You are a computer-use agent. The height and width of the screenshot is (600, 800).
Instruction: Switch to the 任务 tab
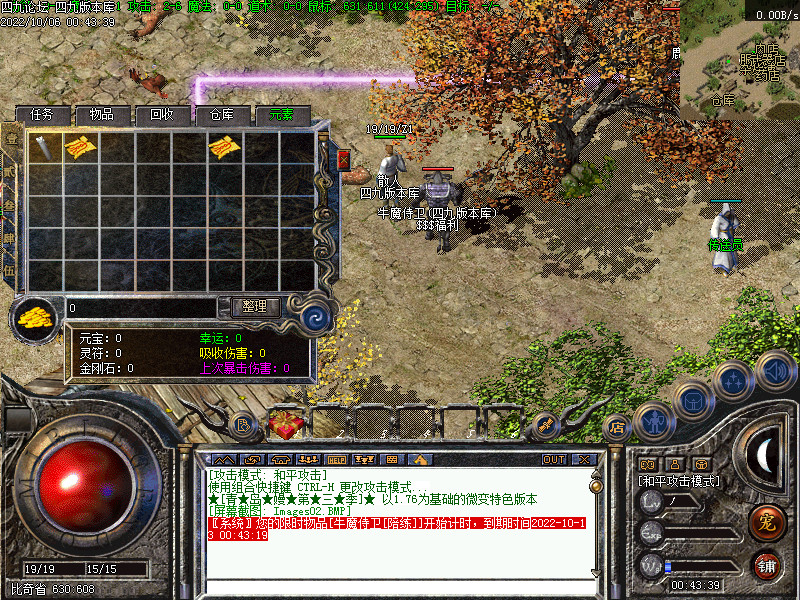click(x=49, y=115)
